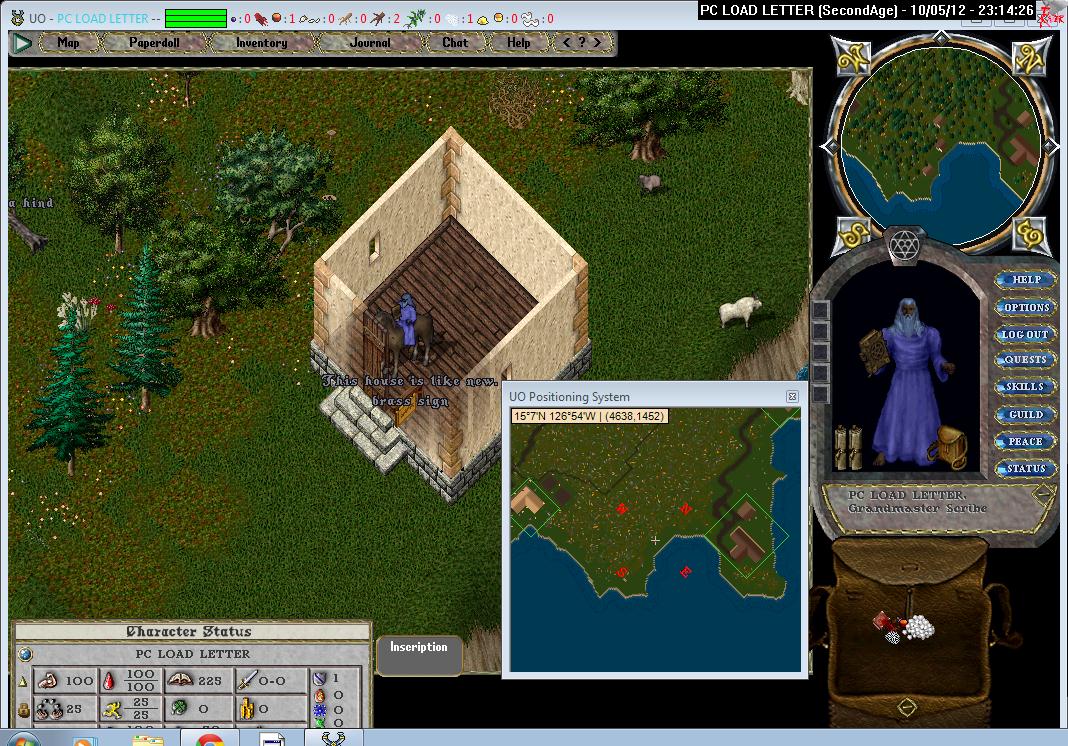
Task: Open the Paperdoll menu entry
Action: [x=153, y=43]
